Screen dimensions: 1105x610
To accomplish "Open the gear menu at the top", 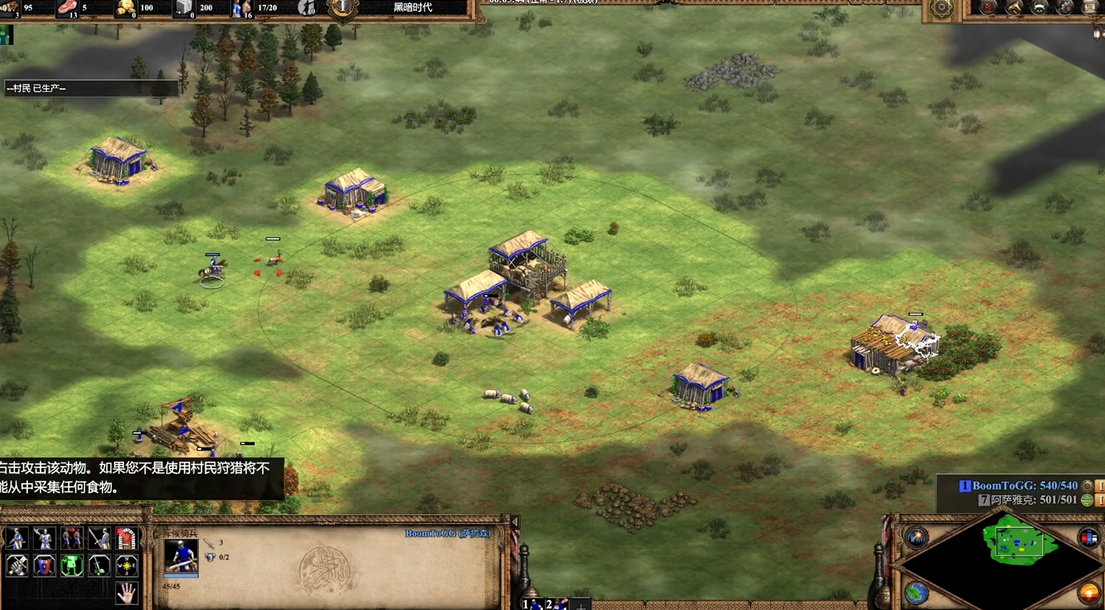I will [941, 8].
